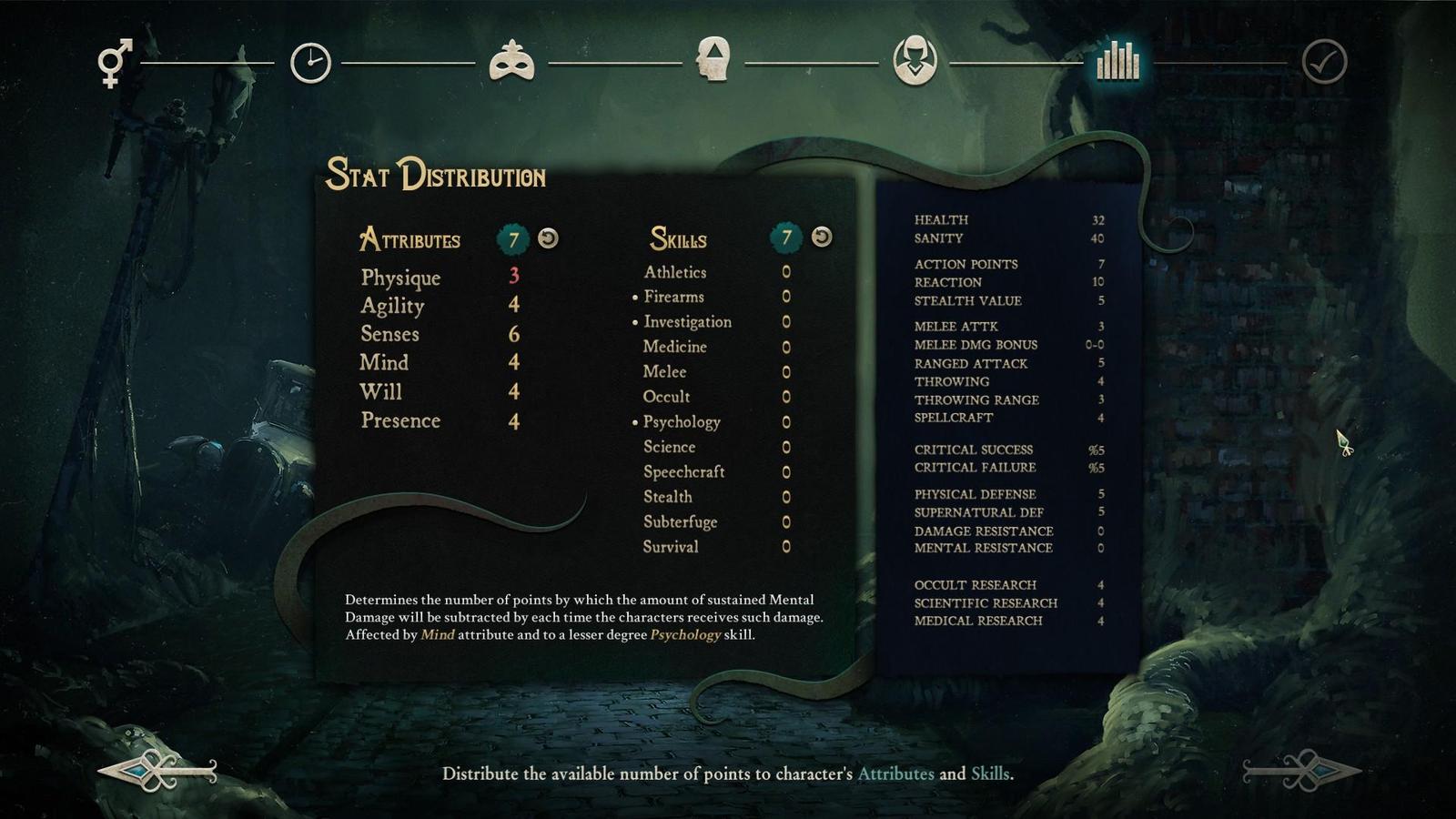Select the Occult skill entry
1456x819 pixels.
(667, 397)
